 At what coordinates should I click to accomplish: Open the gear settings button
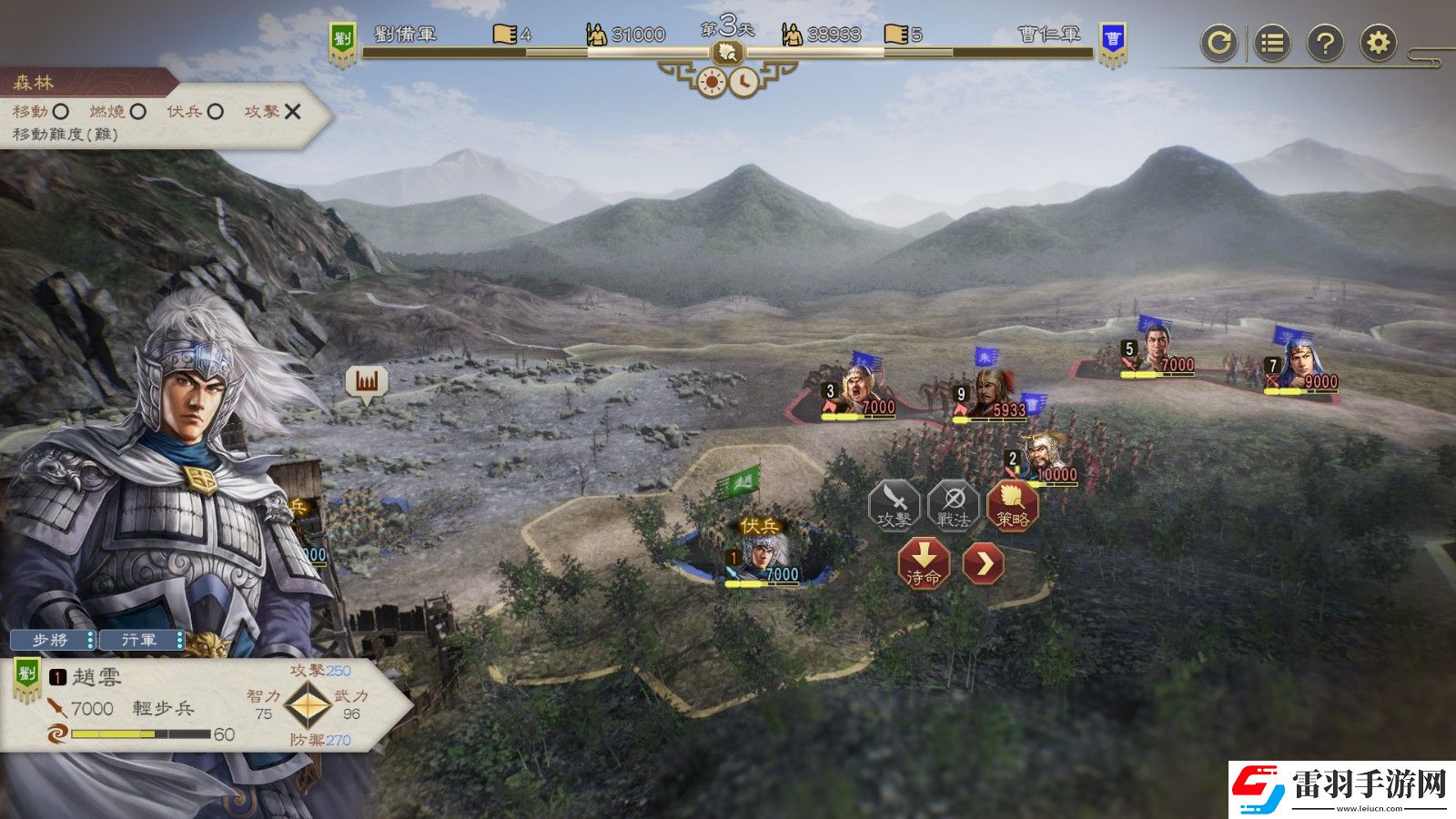tap(1379, 43)
